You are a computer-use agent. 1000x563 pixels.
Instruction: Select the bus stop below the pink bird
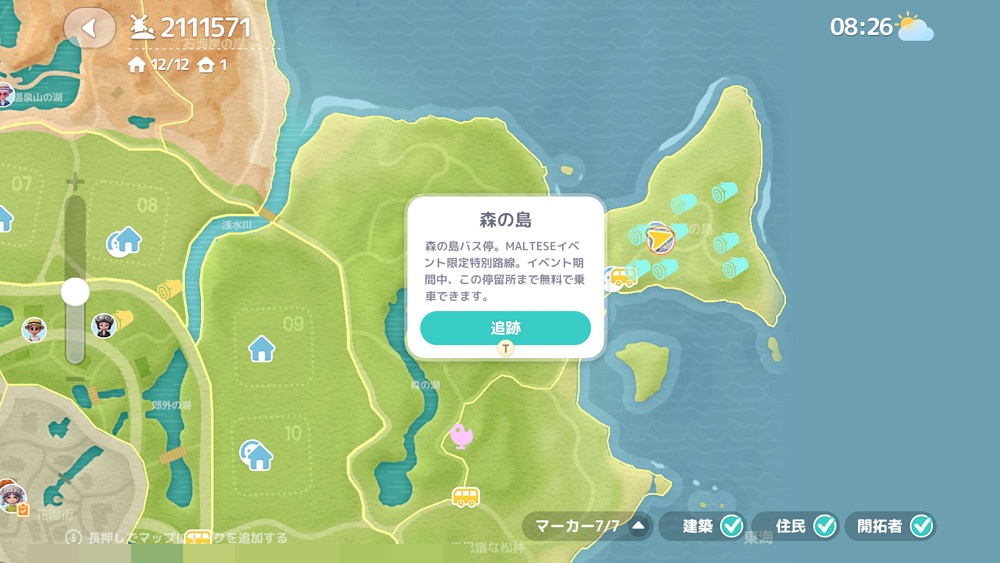click(465, 496)
